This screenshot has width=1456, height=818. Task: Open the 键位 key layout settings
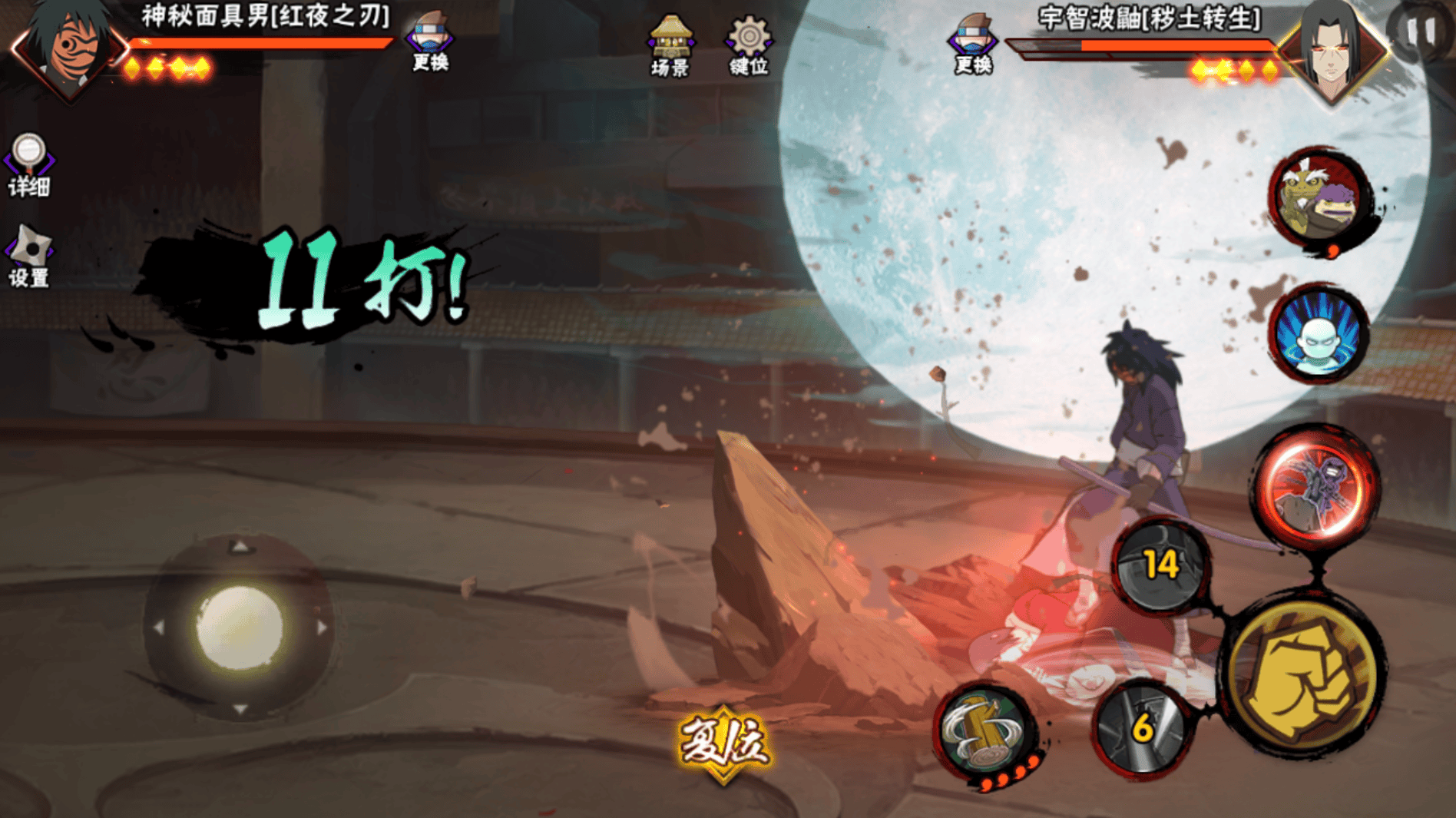[x=749, y=46]
